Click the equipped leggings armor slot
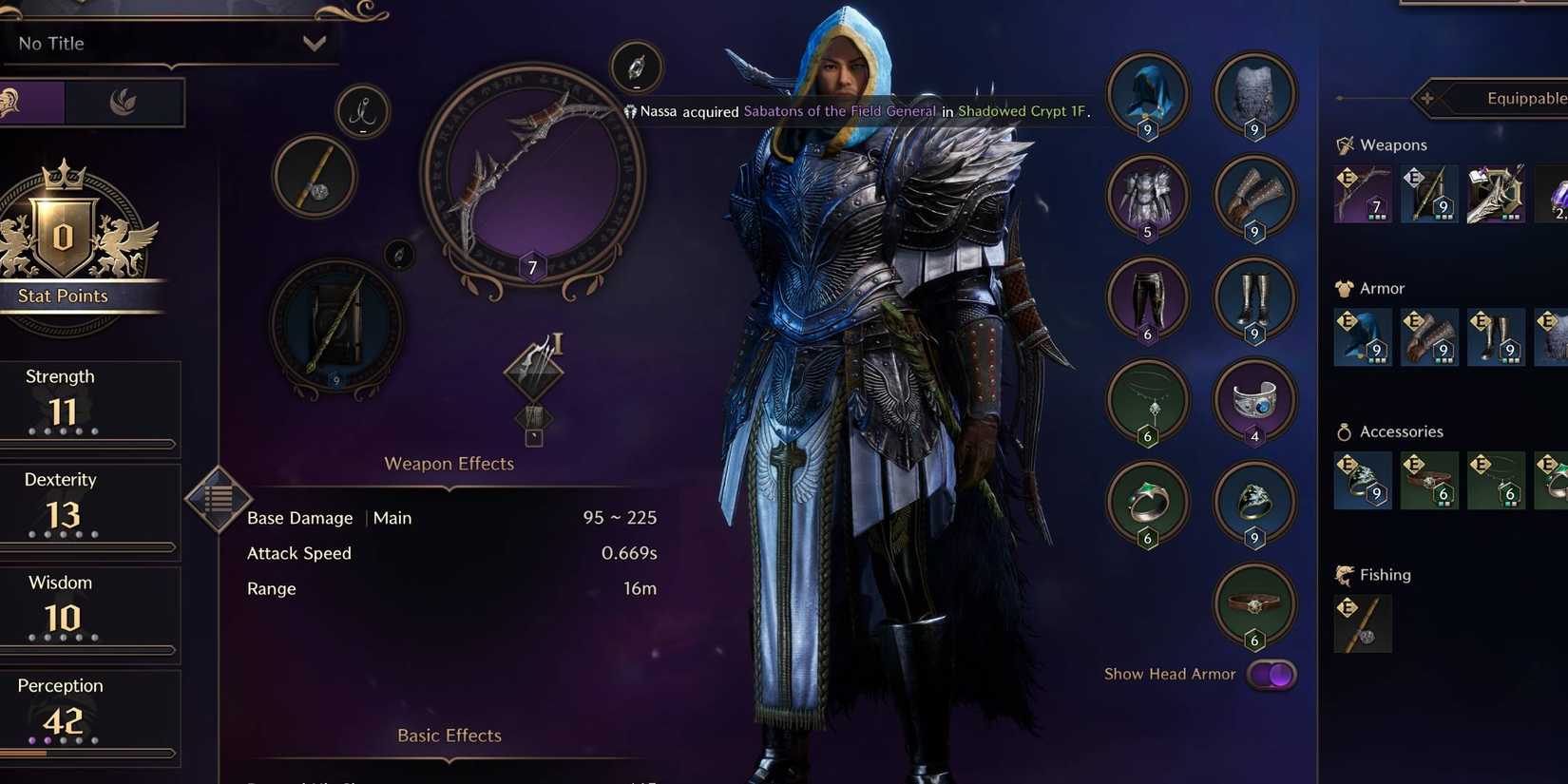Screen dimensions: 1568x784 1147,298
